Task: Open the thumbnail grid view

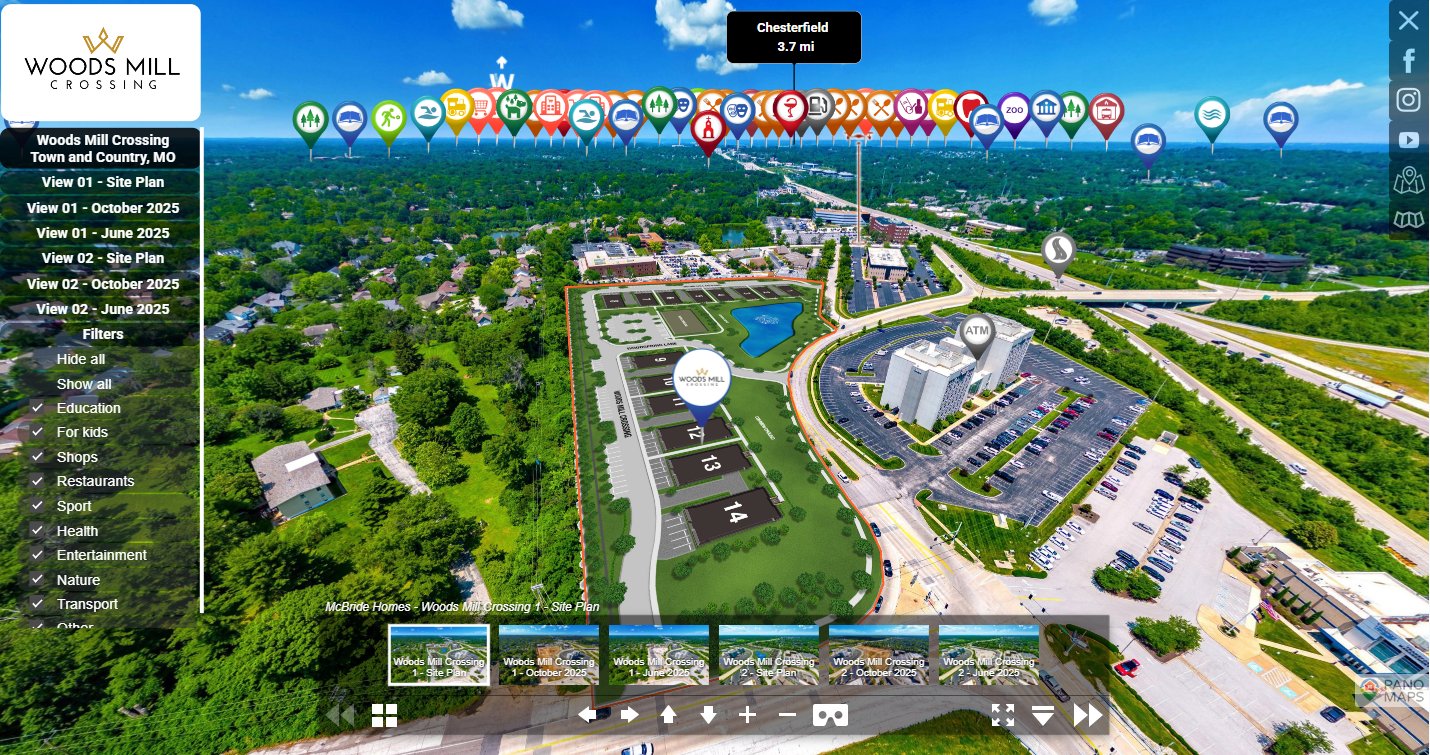Action: pos(385,715)
